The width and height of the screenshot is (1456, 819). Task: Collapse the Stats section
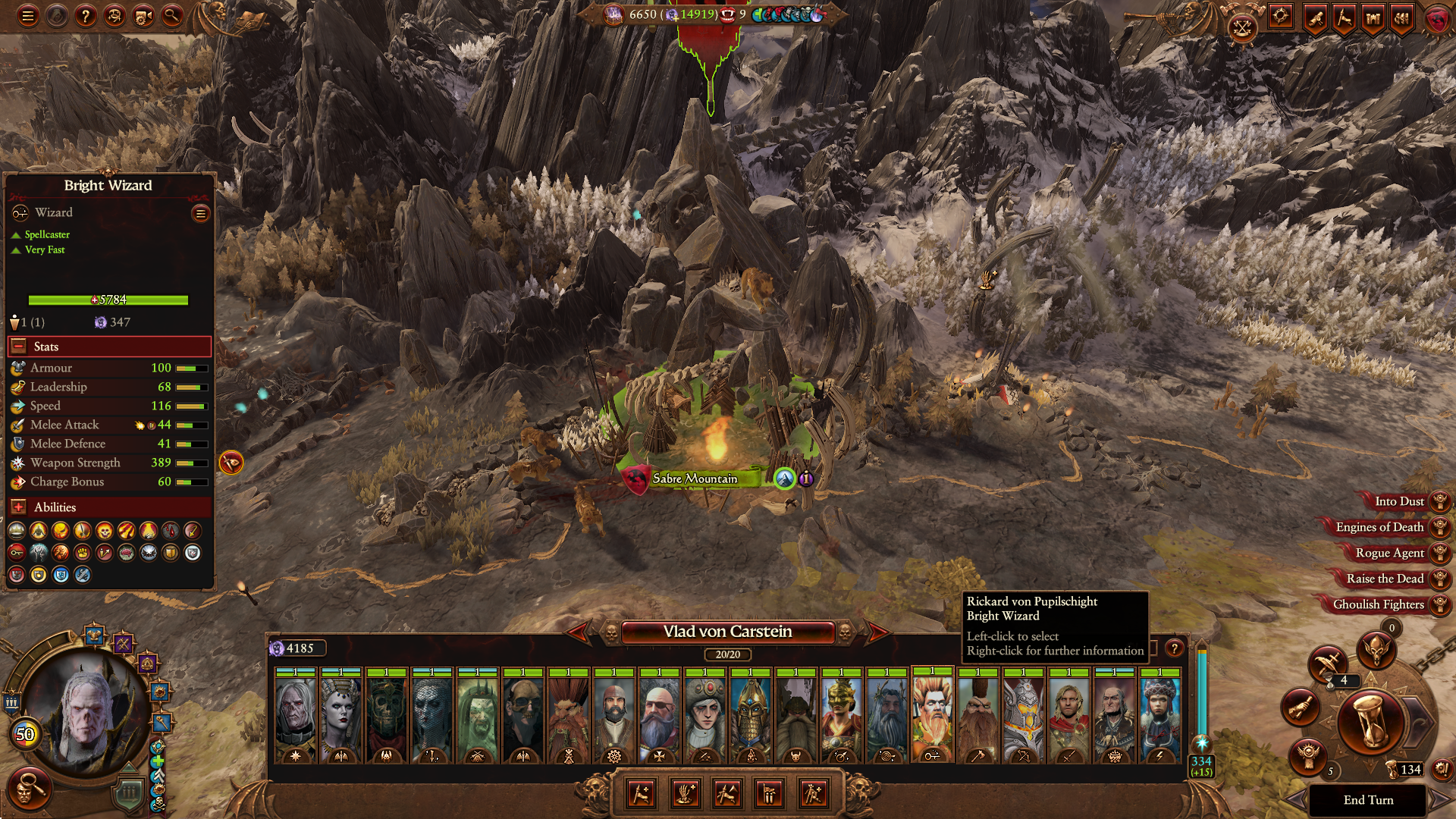pyautogui.click(x=19, y=347)
